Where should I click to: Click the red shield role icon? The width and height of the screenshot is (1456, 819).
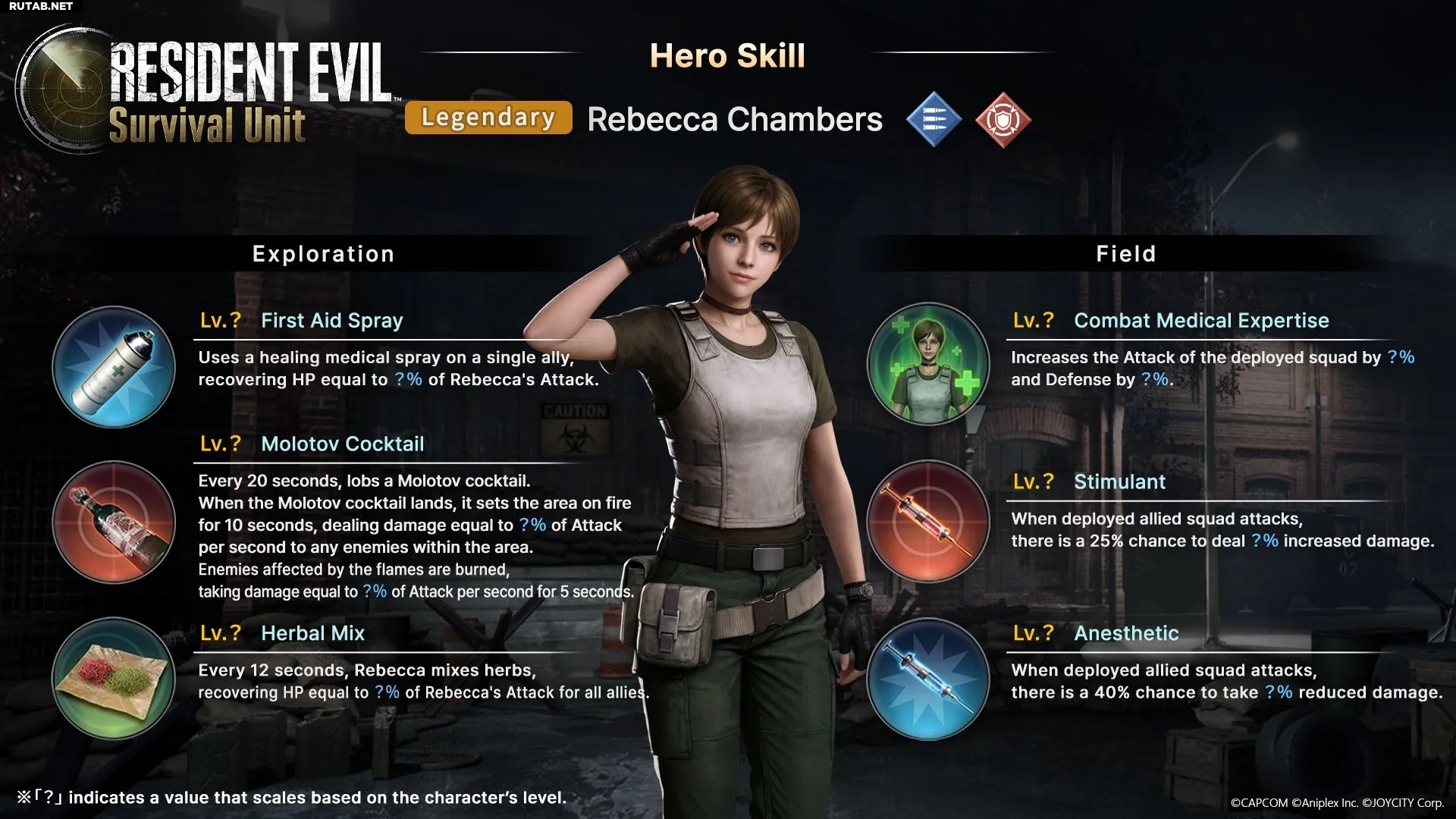1003,119
